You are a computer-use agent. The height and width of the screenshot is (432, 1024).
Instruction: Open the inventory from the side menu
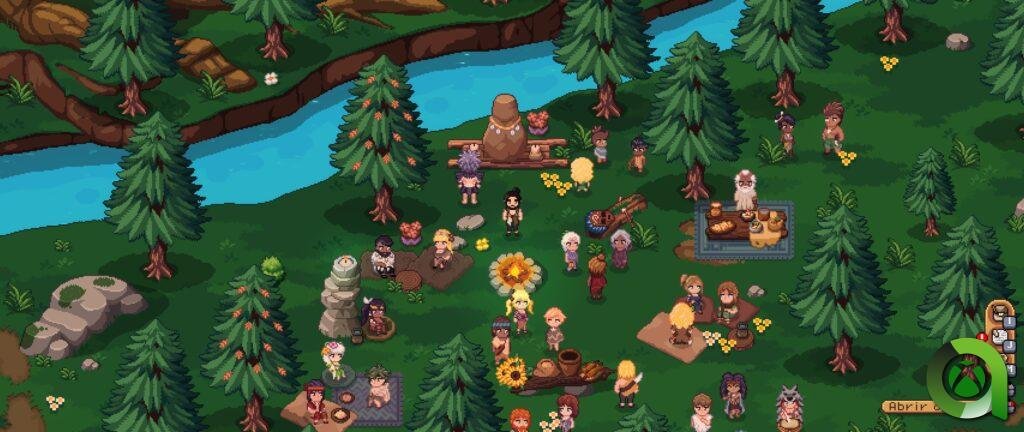pyautogui.click(x=1000, y=313)
